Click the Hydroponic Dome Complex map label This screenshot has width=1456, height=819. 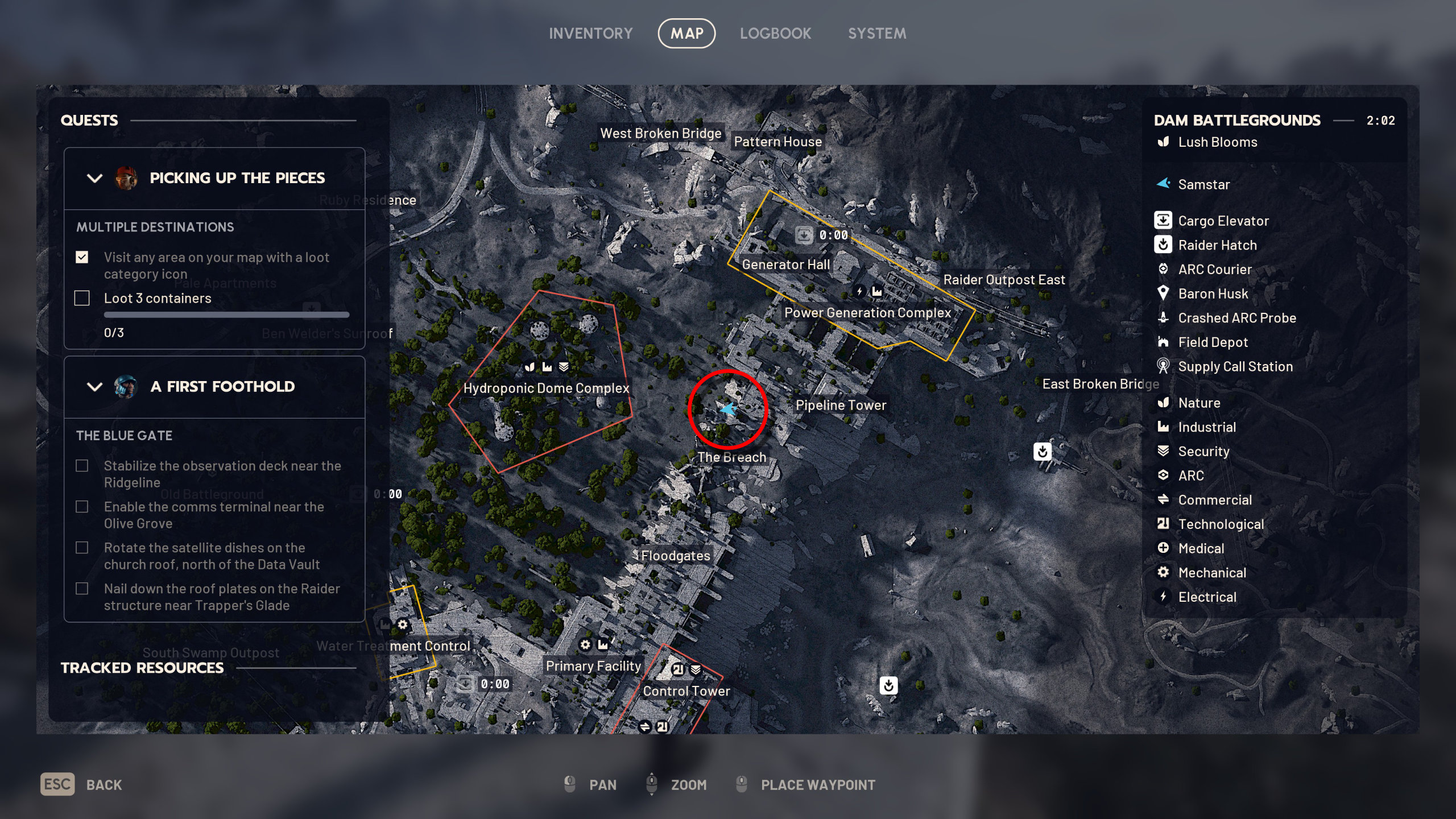pos(546,388)
